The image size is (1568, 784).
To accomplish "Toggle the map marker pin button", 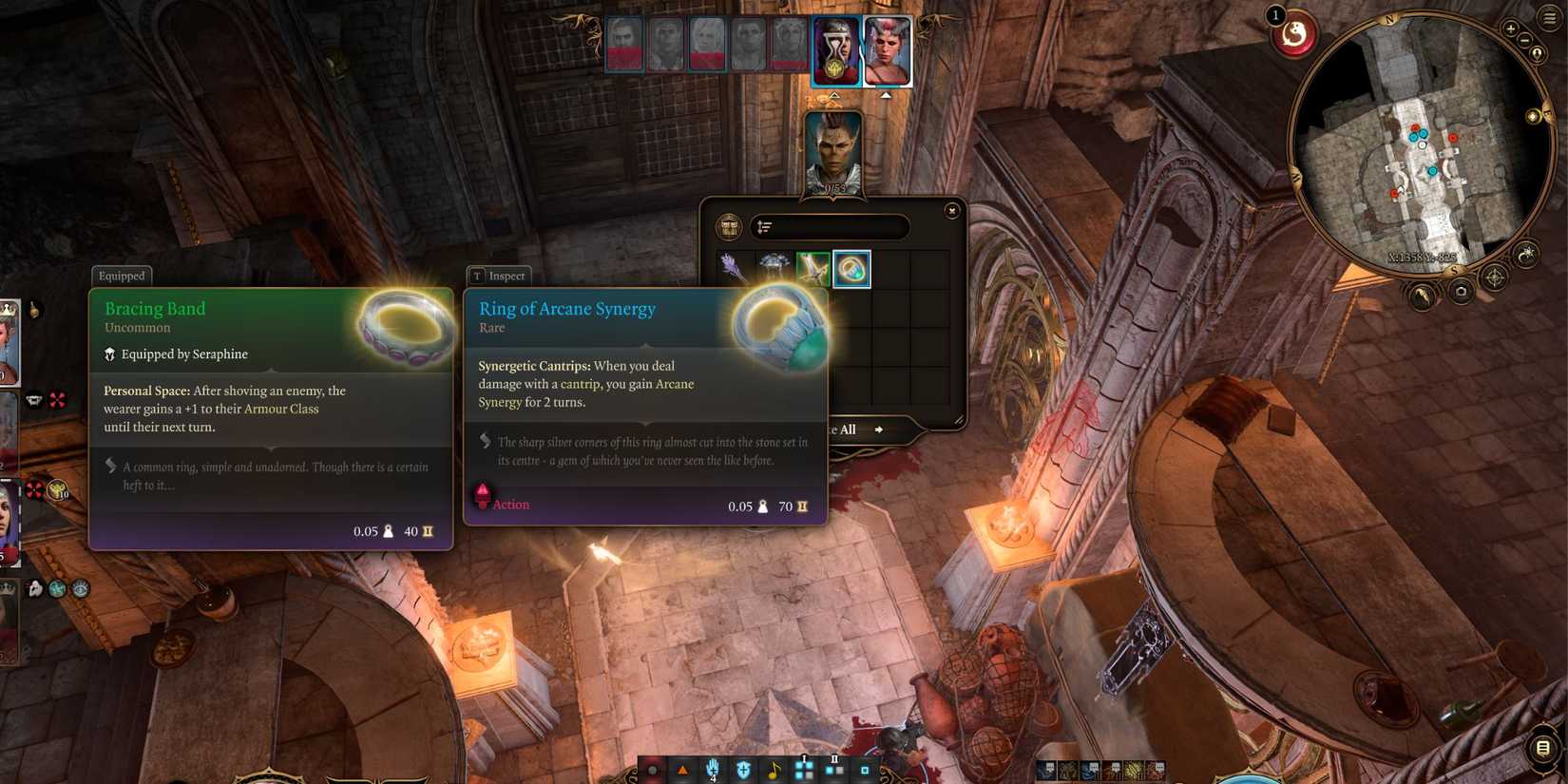I will tap(1537, 55).
